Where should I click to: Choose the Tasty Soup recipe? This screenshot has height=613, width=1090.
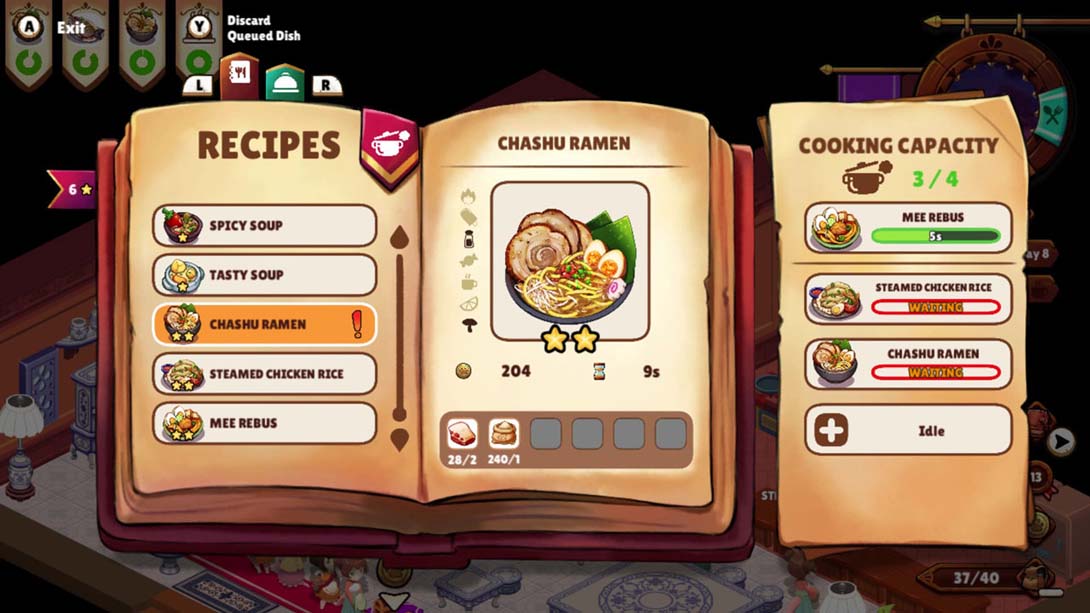264,275
